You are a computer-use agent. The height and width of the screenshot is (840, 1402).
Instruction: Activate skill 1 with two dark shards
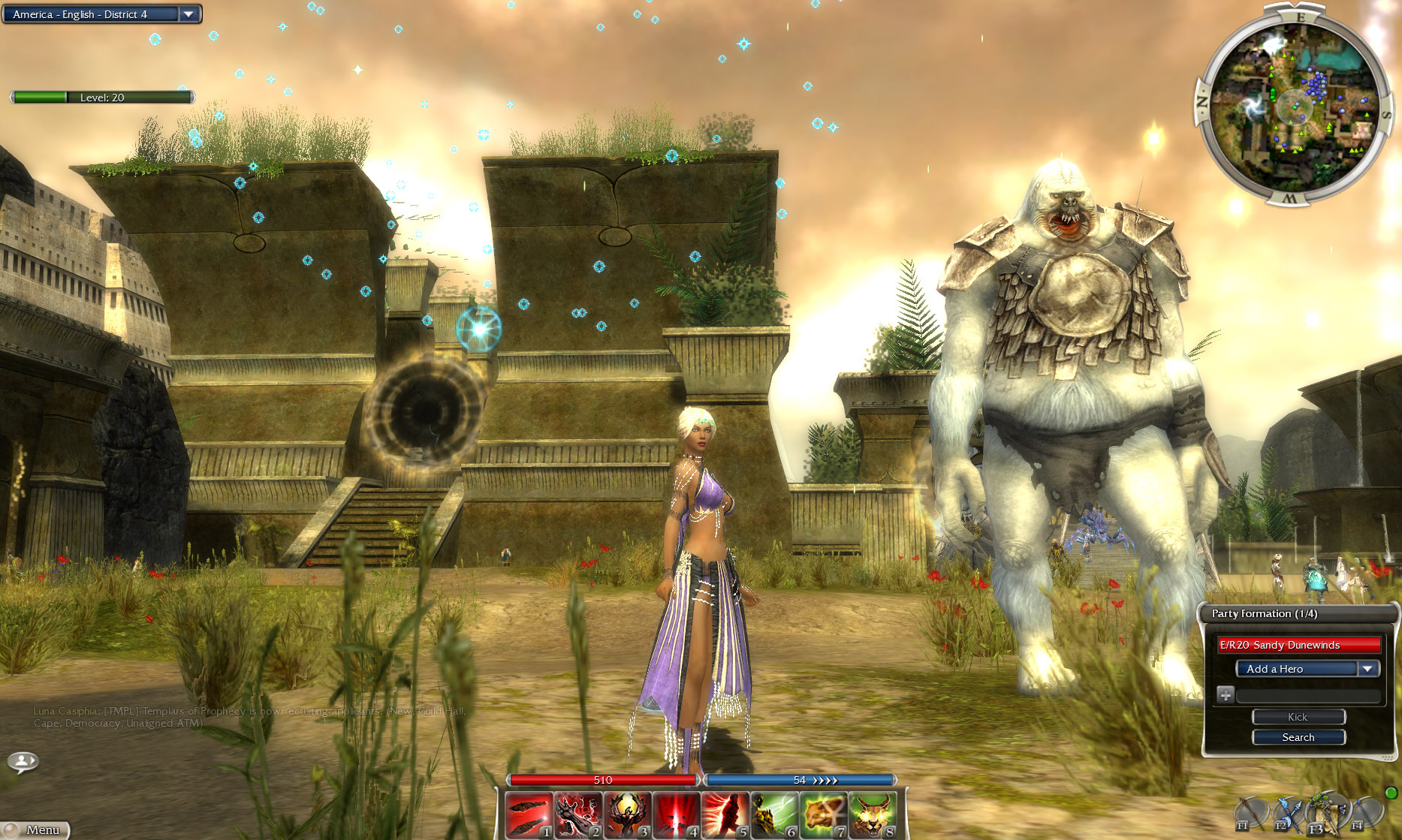[x=529, y=815]
